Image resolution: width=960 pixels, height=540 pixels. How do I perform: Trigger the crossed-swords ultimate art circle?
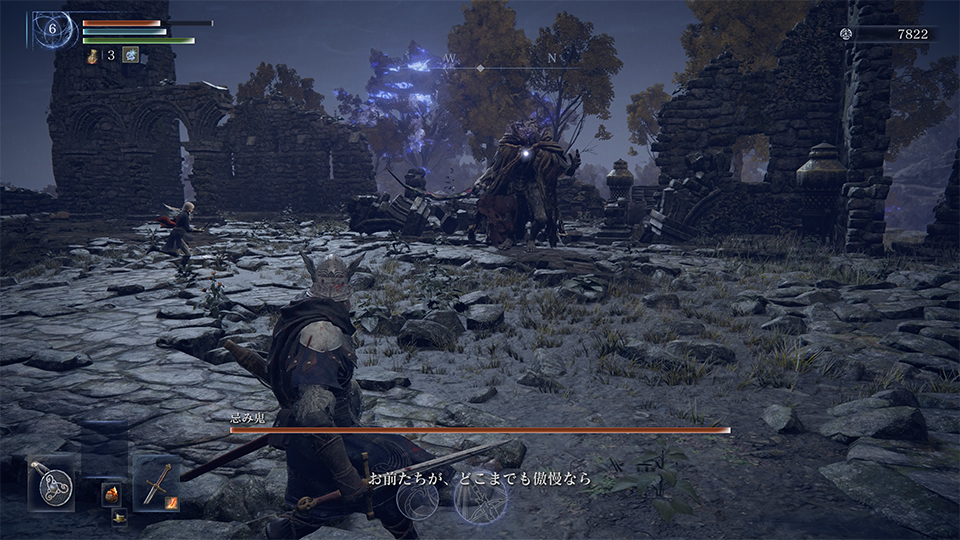479,497
